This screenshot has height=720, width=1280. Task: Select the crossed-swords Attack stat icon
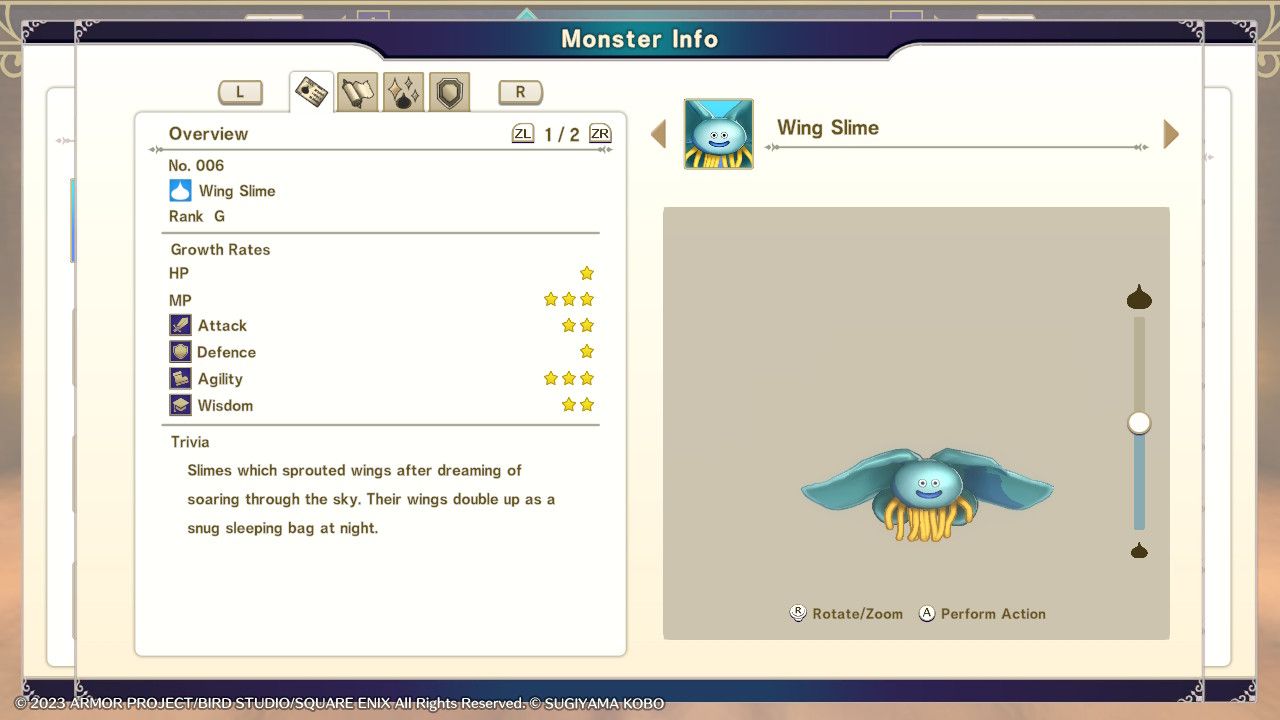[x=181, y=325]
